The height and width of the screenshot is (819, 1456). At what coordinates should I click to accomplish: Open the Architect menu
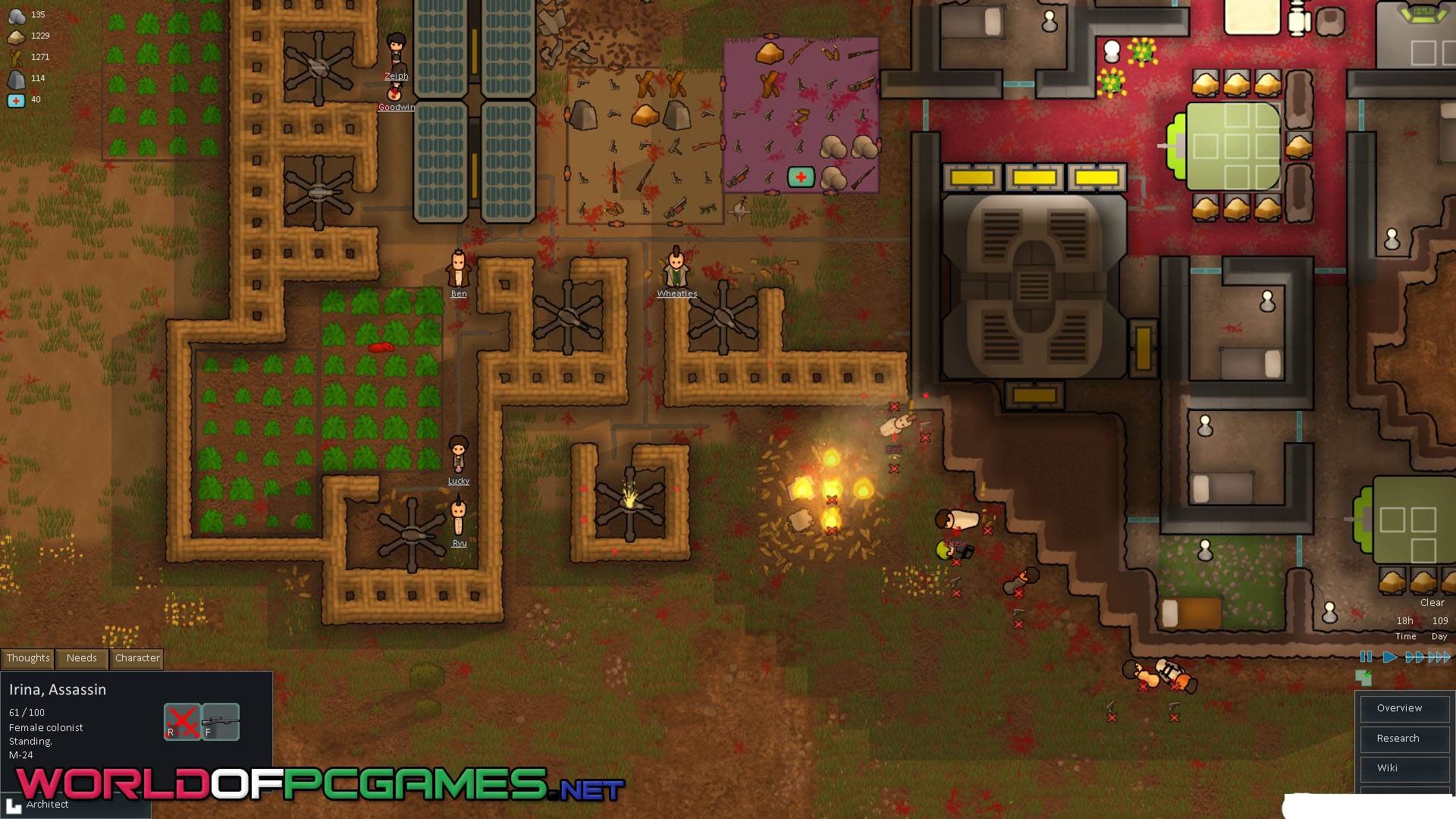tap(47, 805)
